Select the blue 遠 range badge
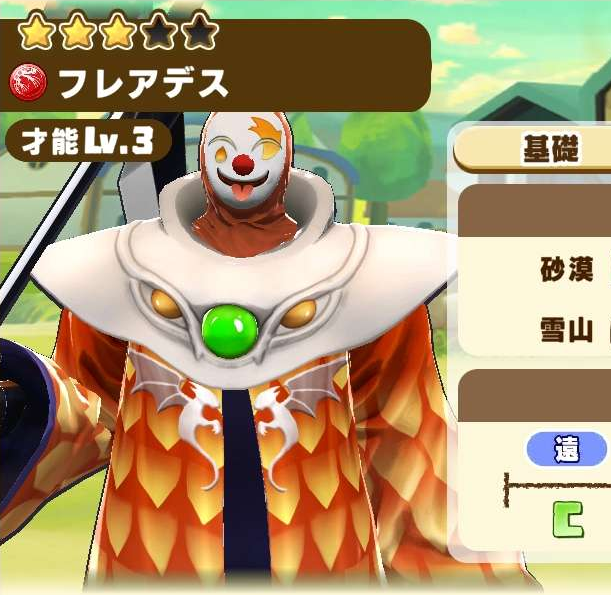Screen dimensions: 611x595 (567, 450)
